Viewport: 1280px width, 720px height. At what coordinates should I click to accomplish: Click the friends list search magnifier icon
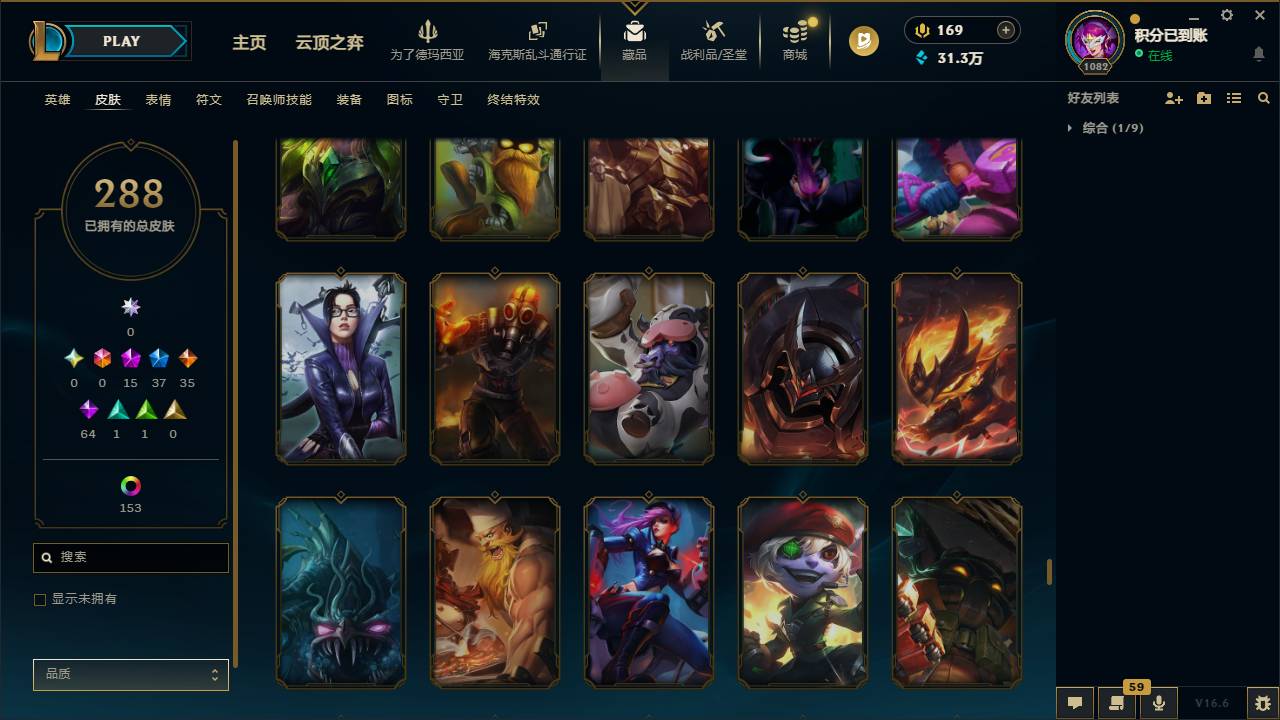pos(1263,97)
